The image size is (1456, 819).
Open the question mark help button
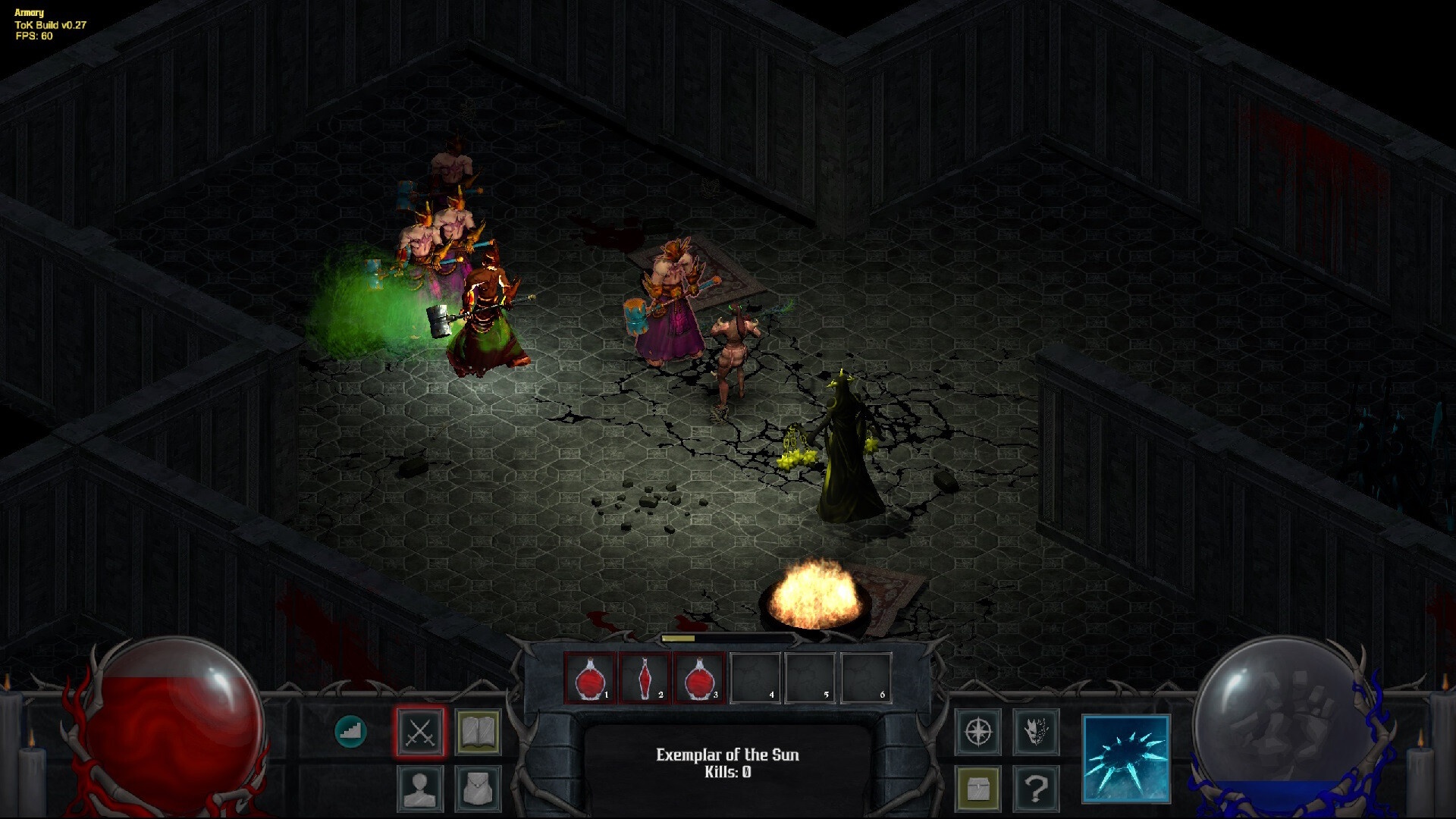tap(1036, 789)
